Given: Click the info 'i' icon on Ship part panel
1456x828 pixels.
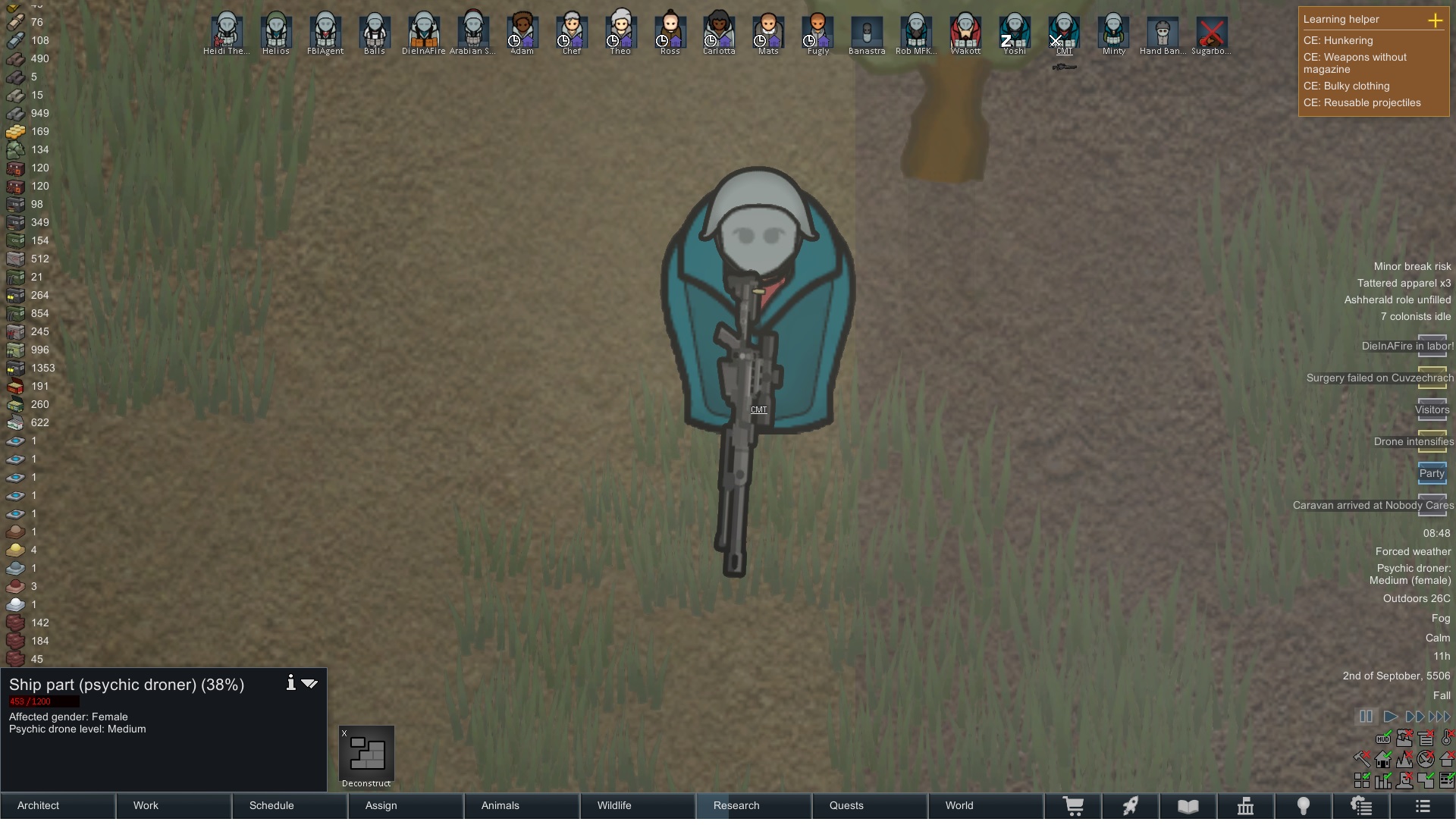Looking at the screenshot, I should pos(290,683).
